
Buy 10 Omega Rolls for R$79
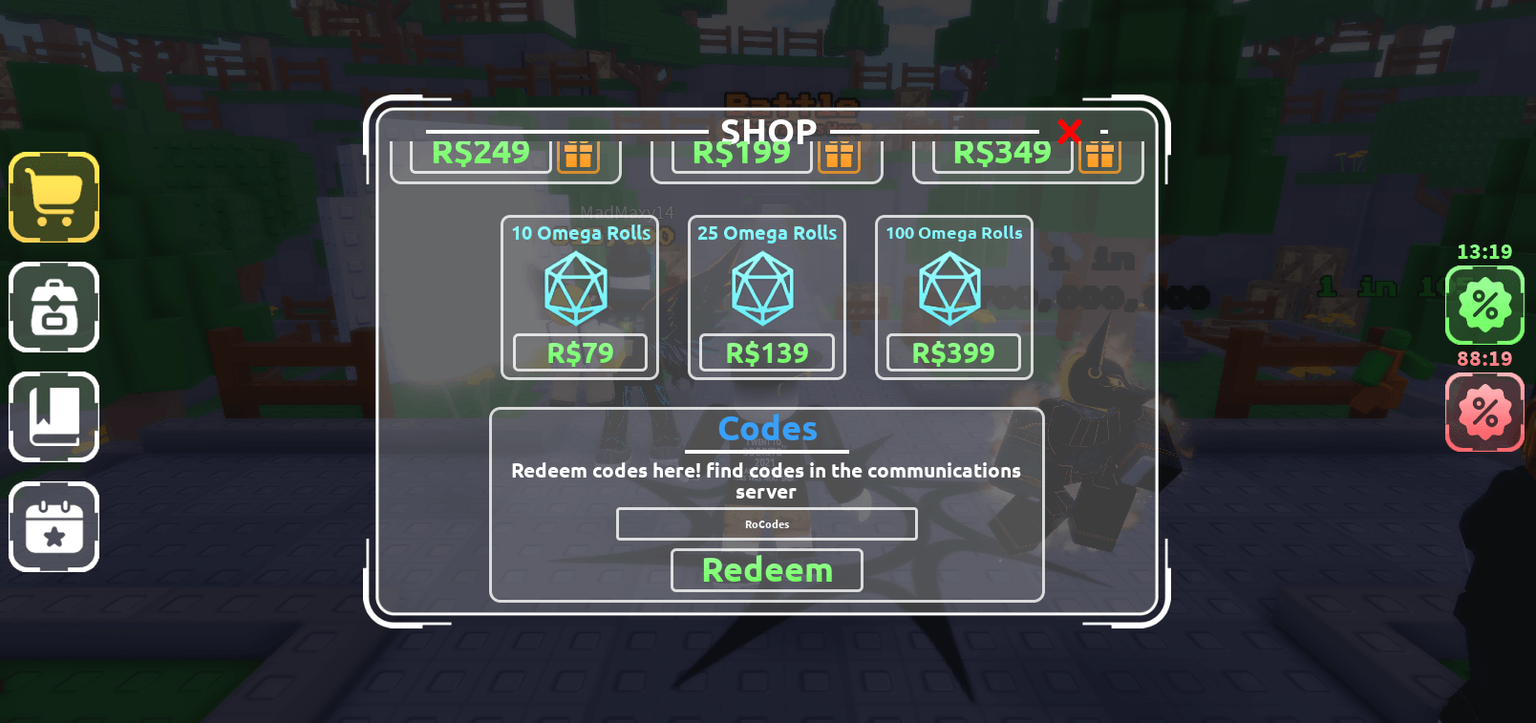coord(580,352)
